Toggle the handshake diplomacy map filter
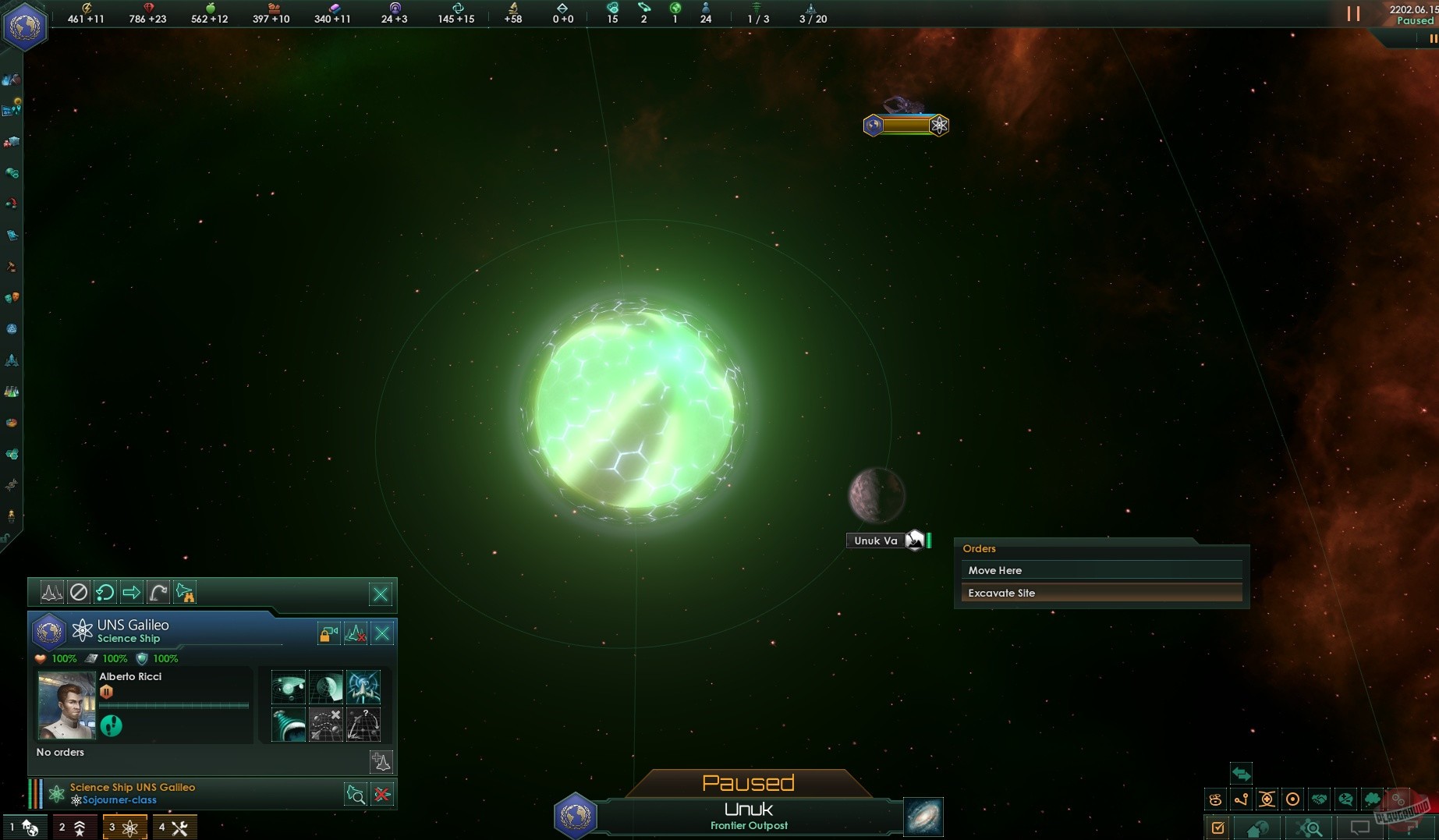This screenshot has height=840, width=1439. (x=1319, y=799)
